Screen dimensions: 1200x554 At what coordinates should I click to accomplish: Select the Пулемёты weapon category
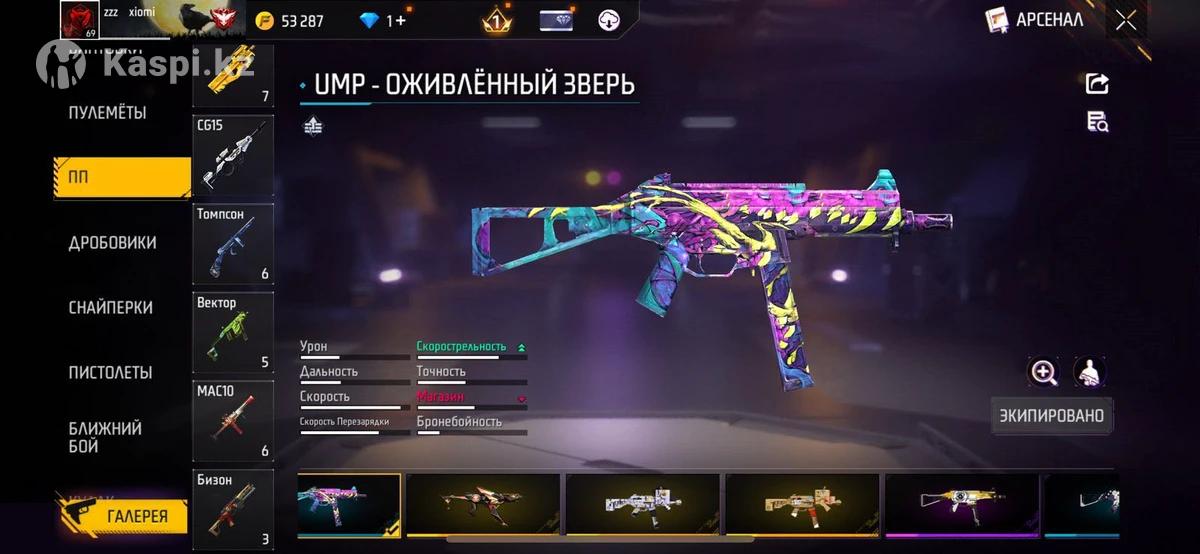coord(107,113)
